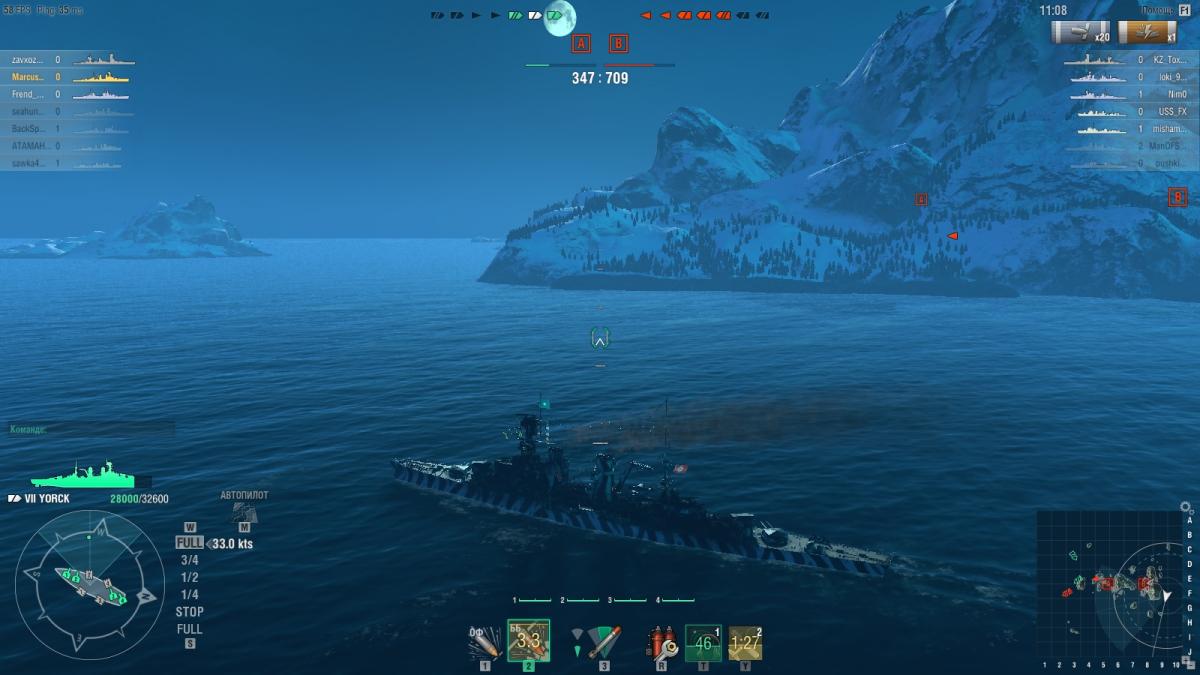This screenshot has width=1200, height=675.
Task: Click the grey x20 hits ribbon
Action: point(1081,32)
